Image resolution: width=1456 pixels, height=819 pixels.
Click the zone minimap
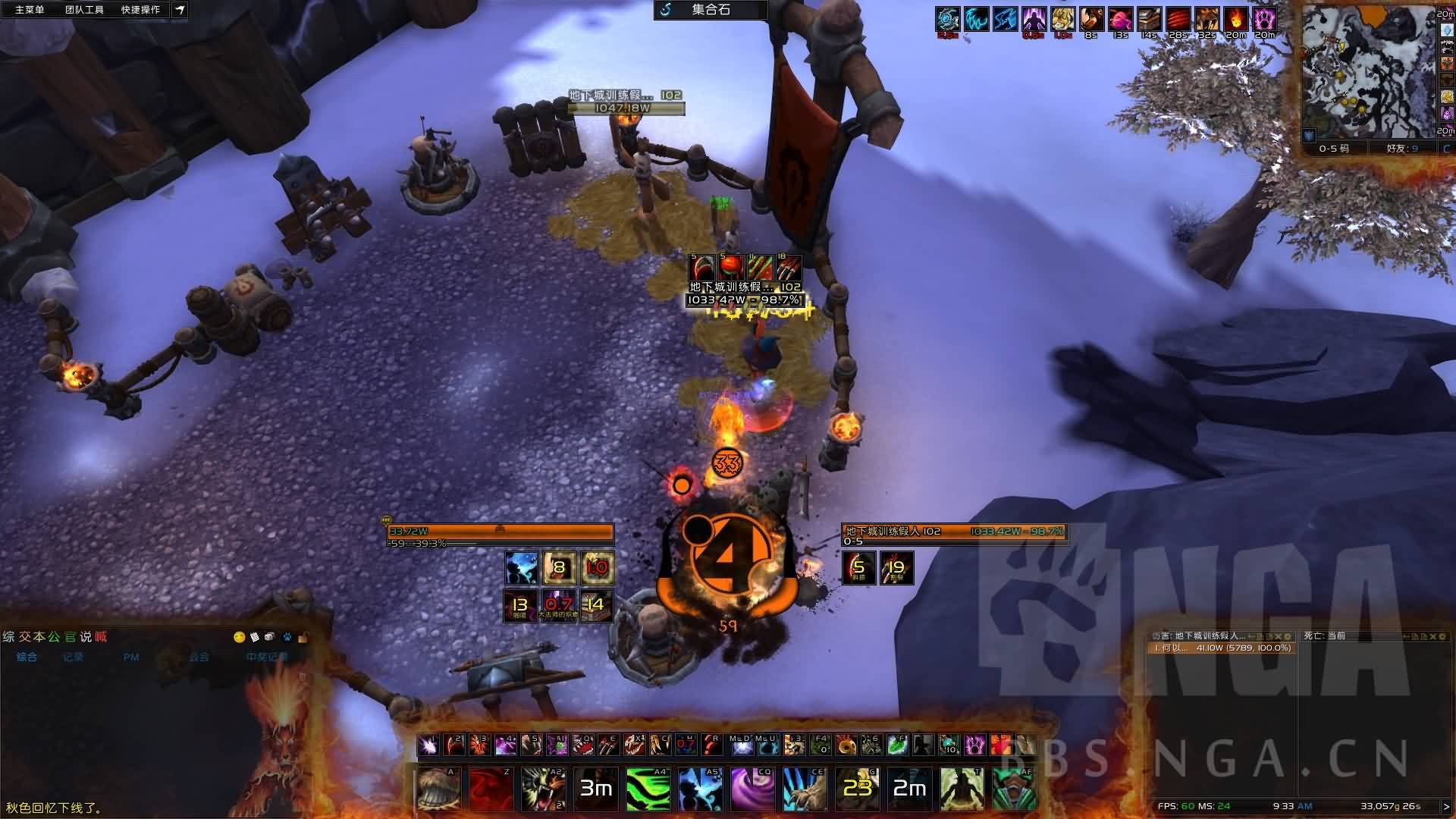[x=1367, y=72]
